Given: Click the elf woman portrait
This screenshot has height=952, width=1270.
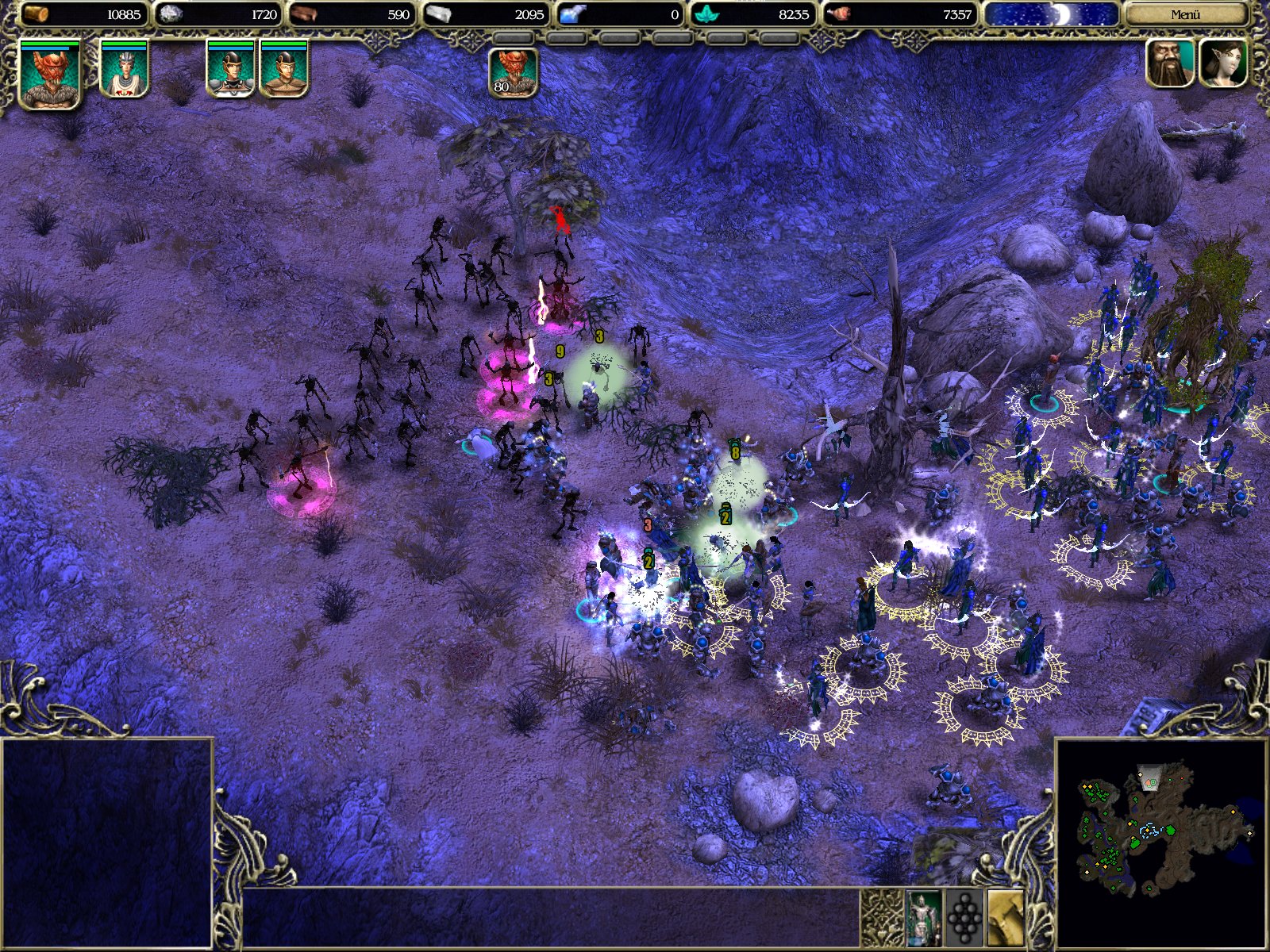Looking at the screenshot, I should 1223,63.
